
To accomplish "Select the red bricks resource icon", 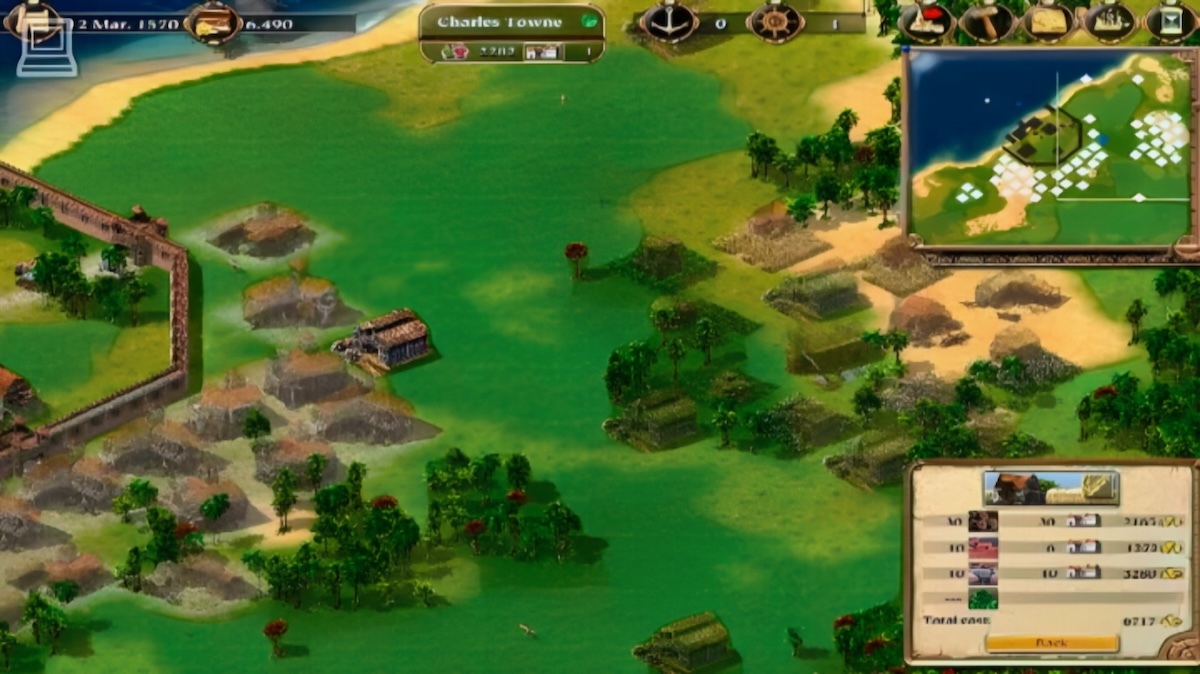I will pyautogui.click(x=983, y=547).
